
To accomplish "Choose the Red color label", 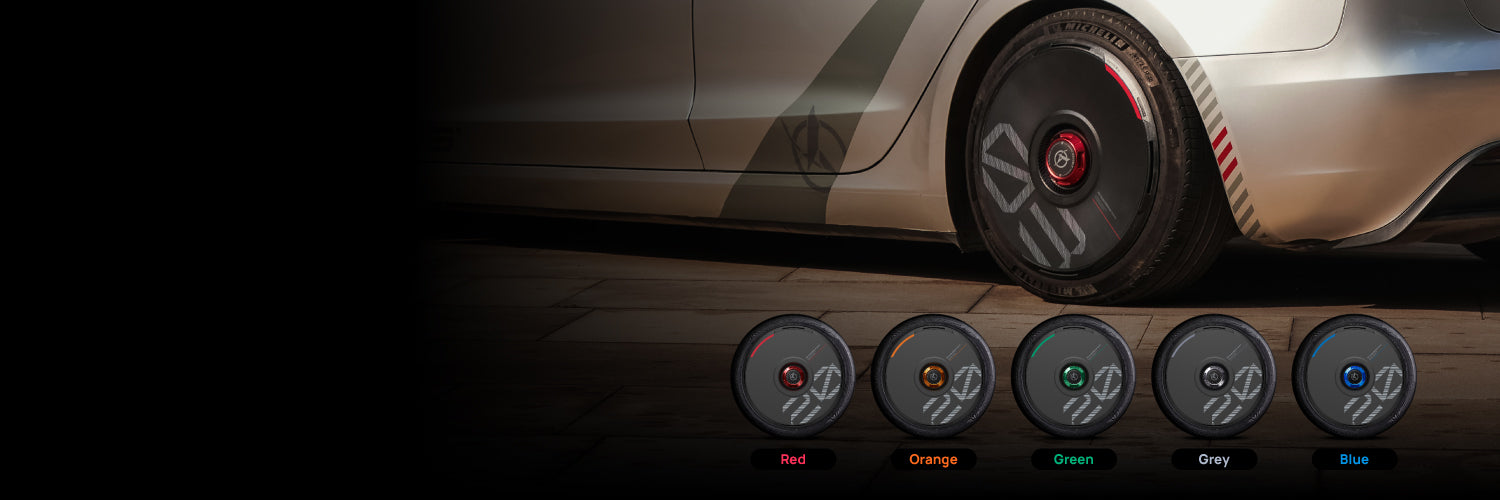I will coord(793,460).
